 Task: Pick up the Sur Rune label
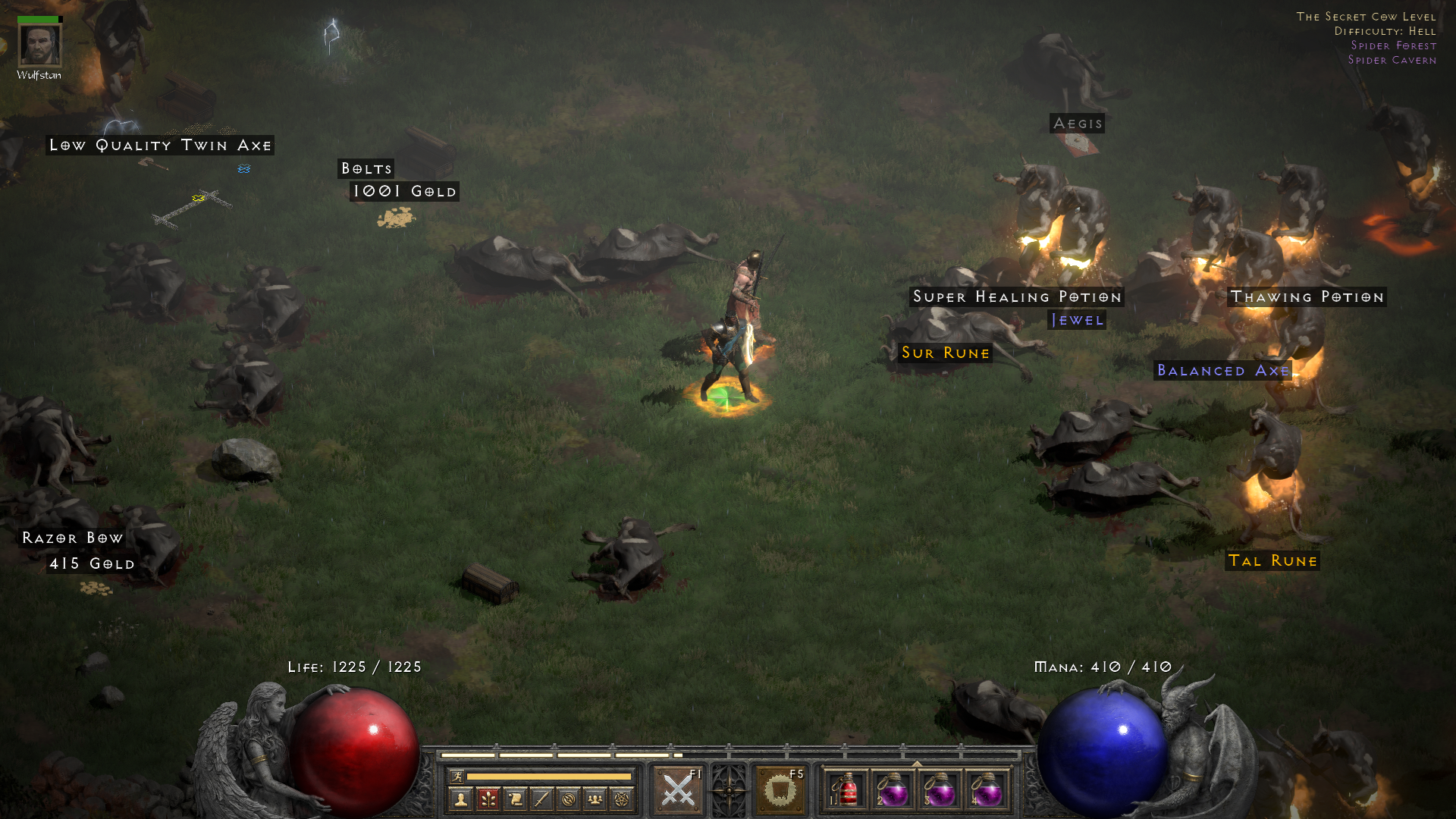945,353
